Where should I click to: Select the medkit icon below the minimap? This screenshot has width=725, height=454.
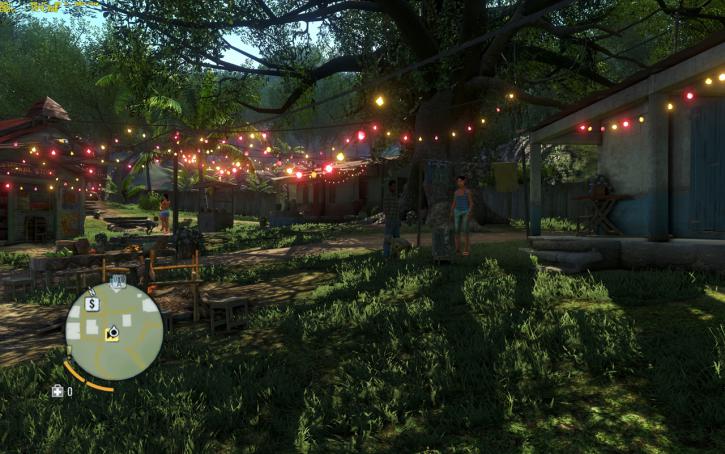[x=58, y=391]
